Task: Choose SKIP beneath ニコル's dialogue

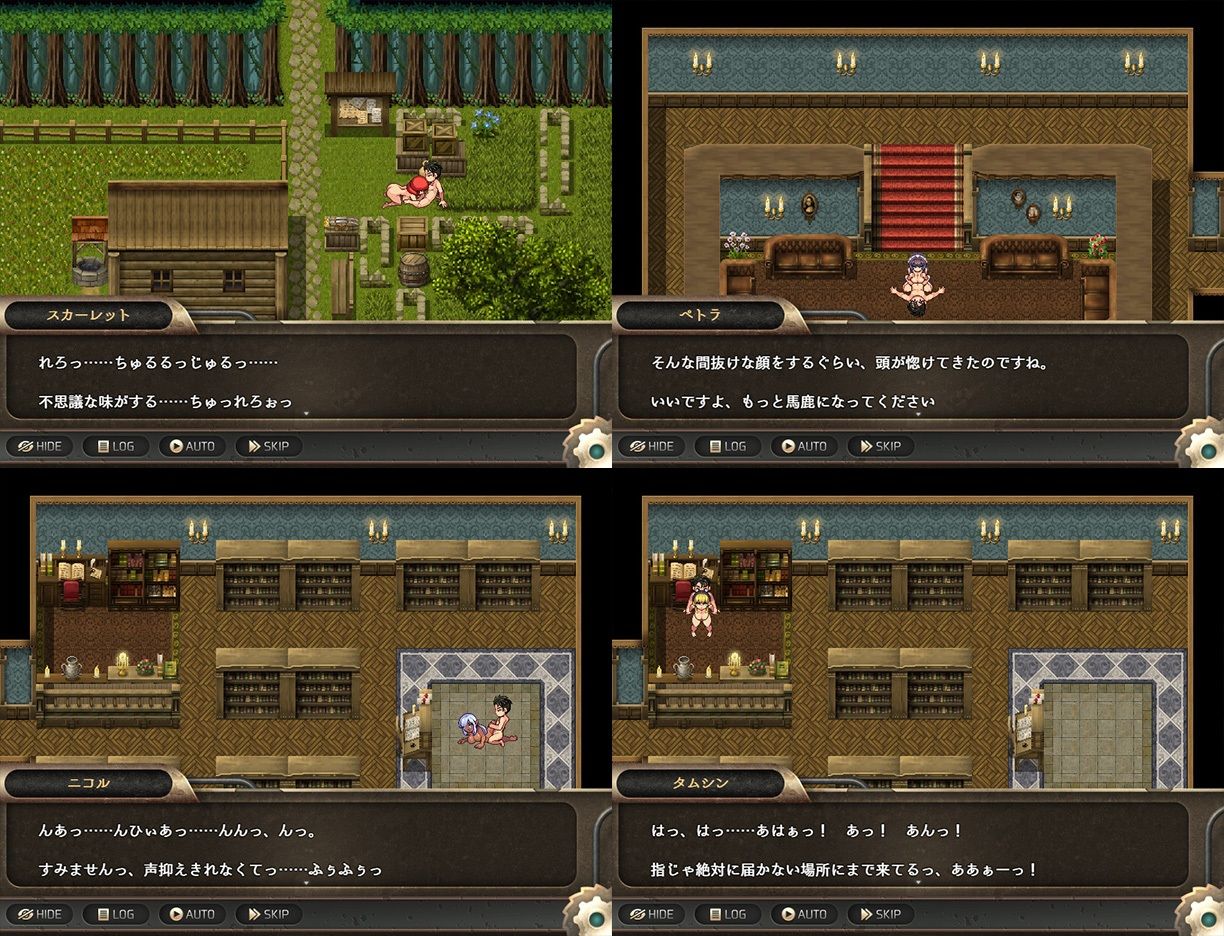Action: tap(268, 914)
